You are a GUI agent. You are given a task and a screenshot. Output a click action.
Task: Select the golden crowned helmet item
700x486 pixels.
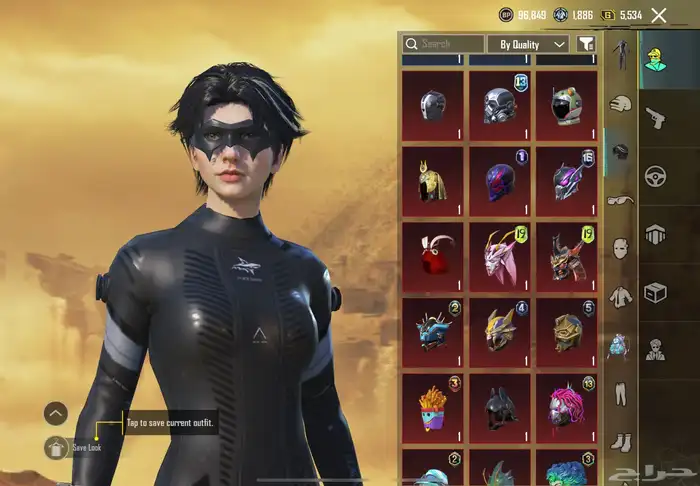[433, 180]
